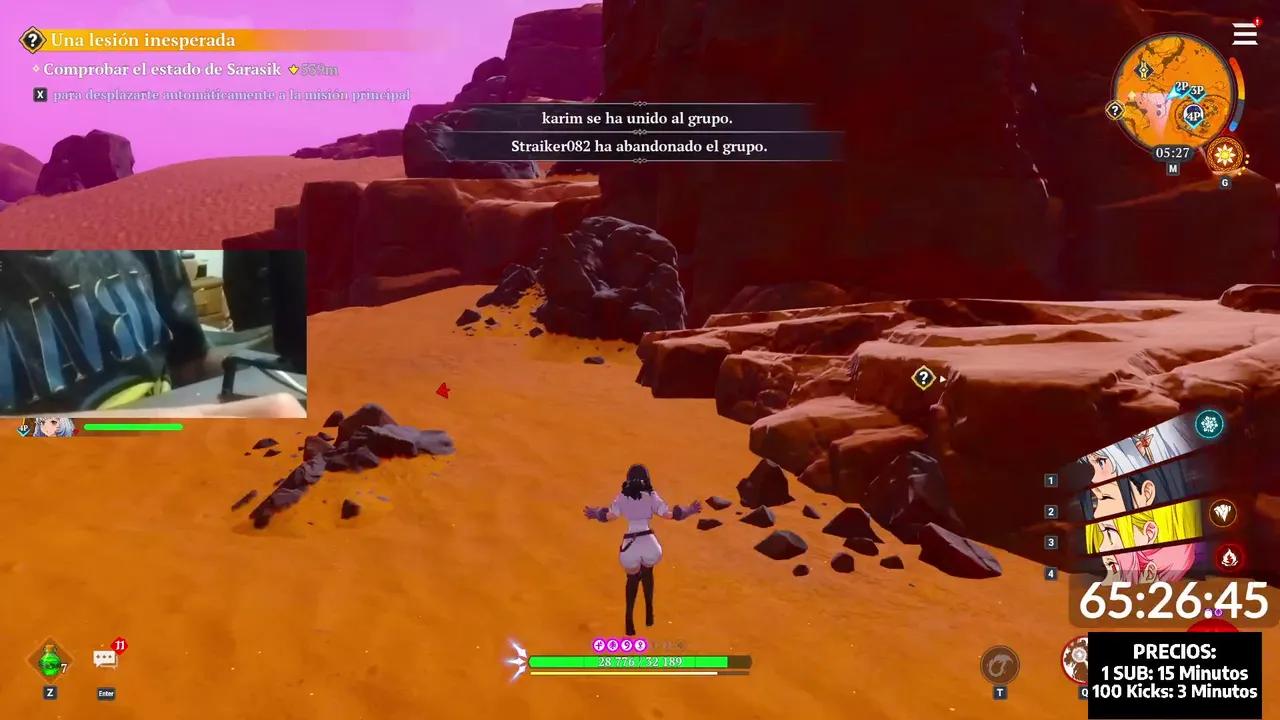1280x720 pixels.
Task: Open the chat bubble with 11 notifications
Action: [105, 658]
